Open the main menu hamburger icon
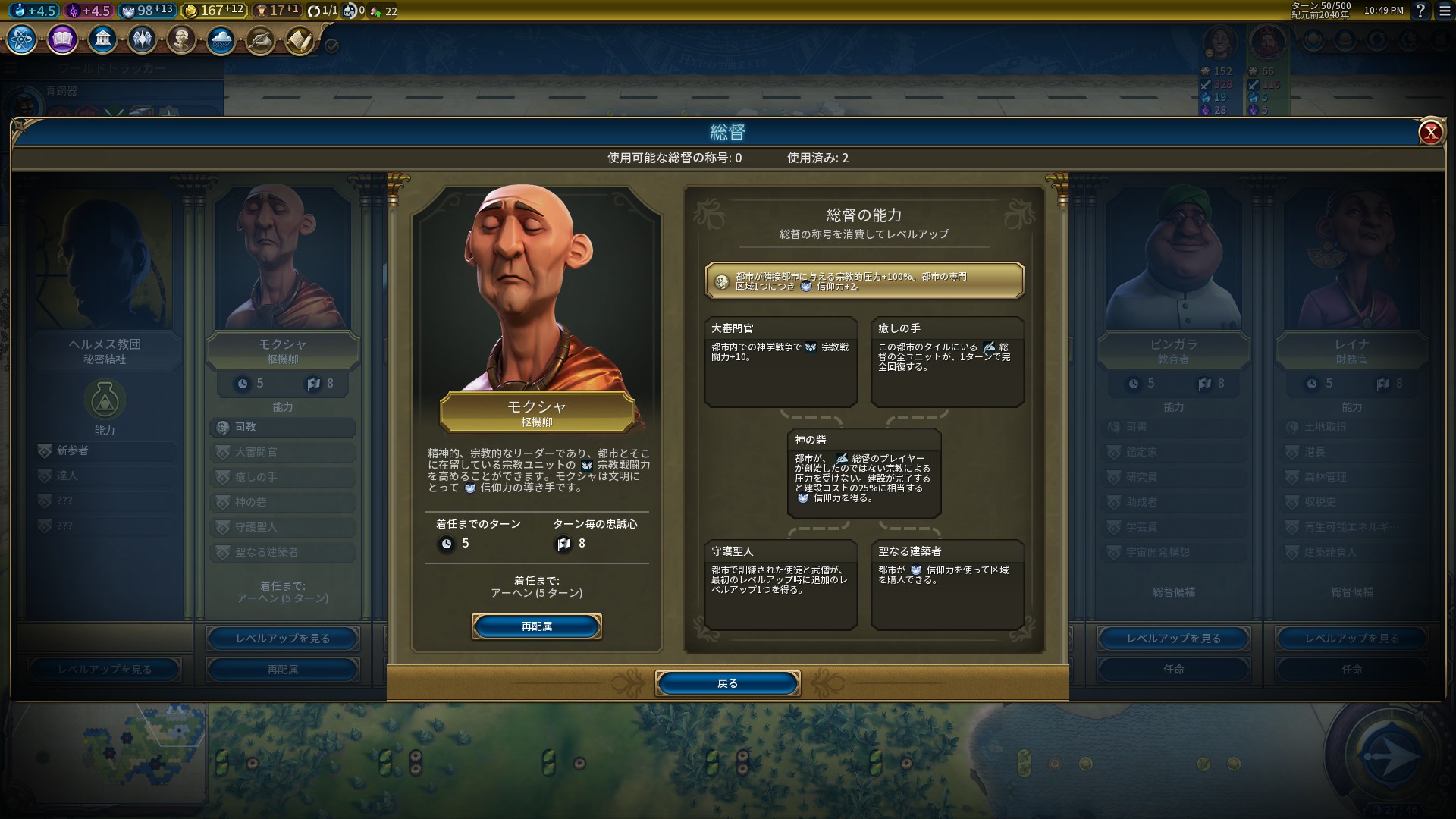Screen dimensions: 1456x819 [1445, 11]
